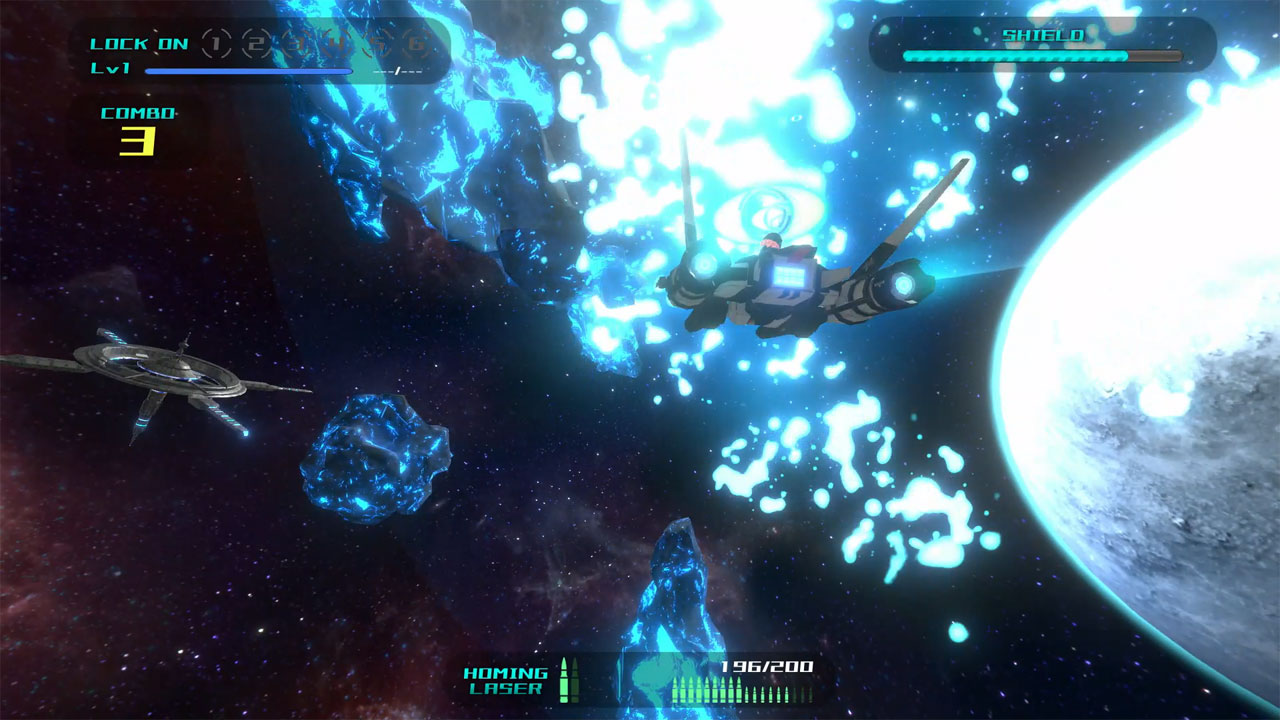Toggle the LOCK ON indicator
This screenshot has height=720, width=1280.
tap(140, 44)
